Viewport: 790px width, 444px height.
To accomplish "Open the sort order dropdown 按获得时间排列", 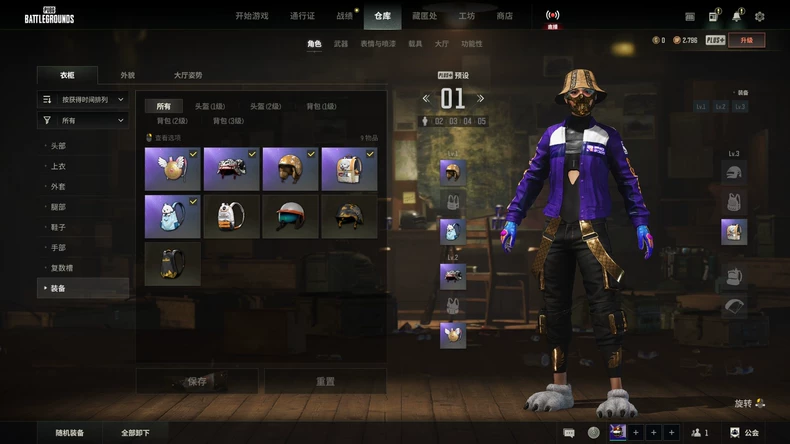I will (84, 99).
